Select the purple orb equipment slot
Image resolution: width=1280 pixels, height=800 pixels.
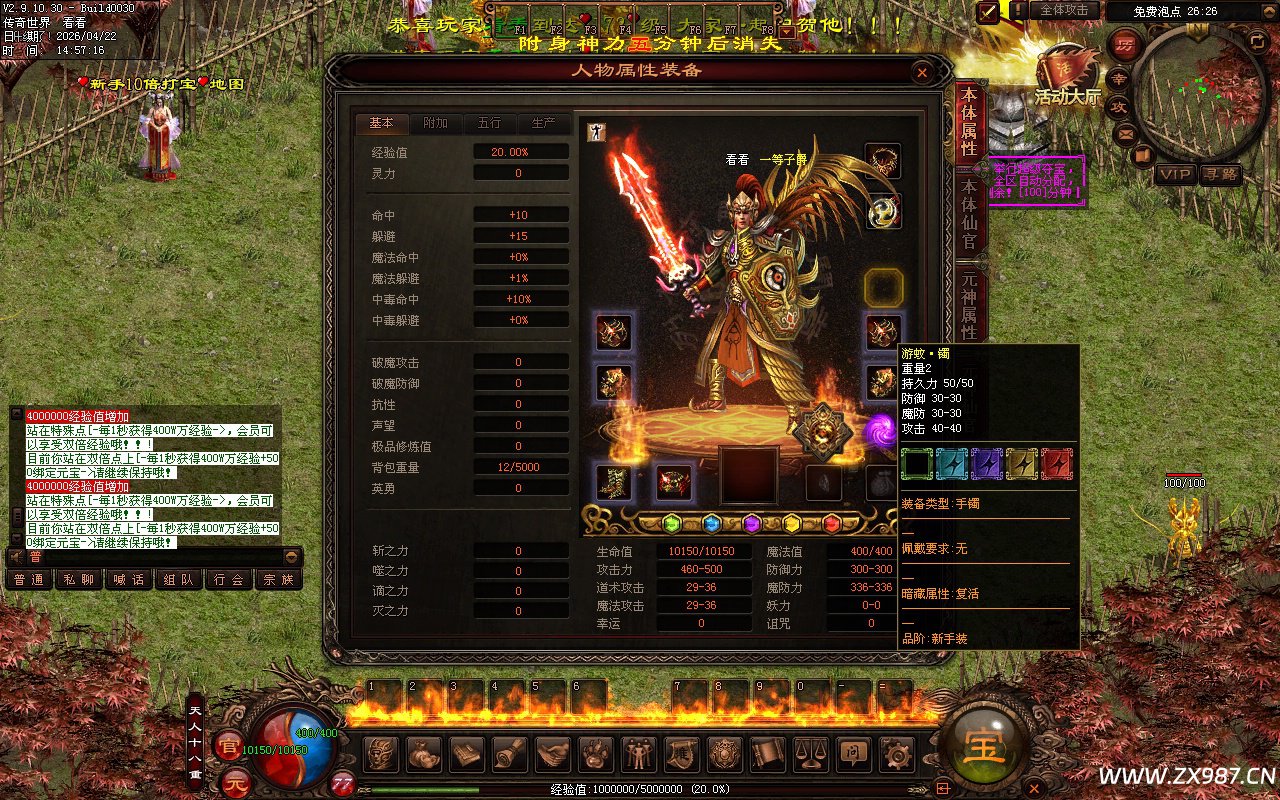[x=882, y=429]
